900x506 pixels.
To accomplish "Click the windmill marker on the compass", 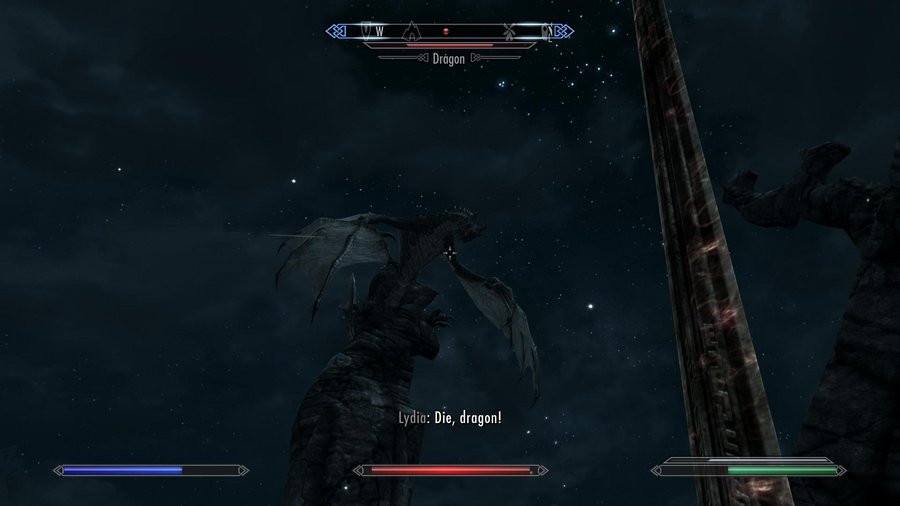I will 508,31.
